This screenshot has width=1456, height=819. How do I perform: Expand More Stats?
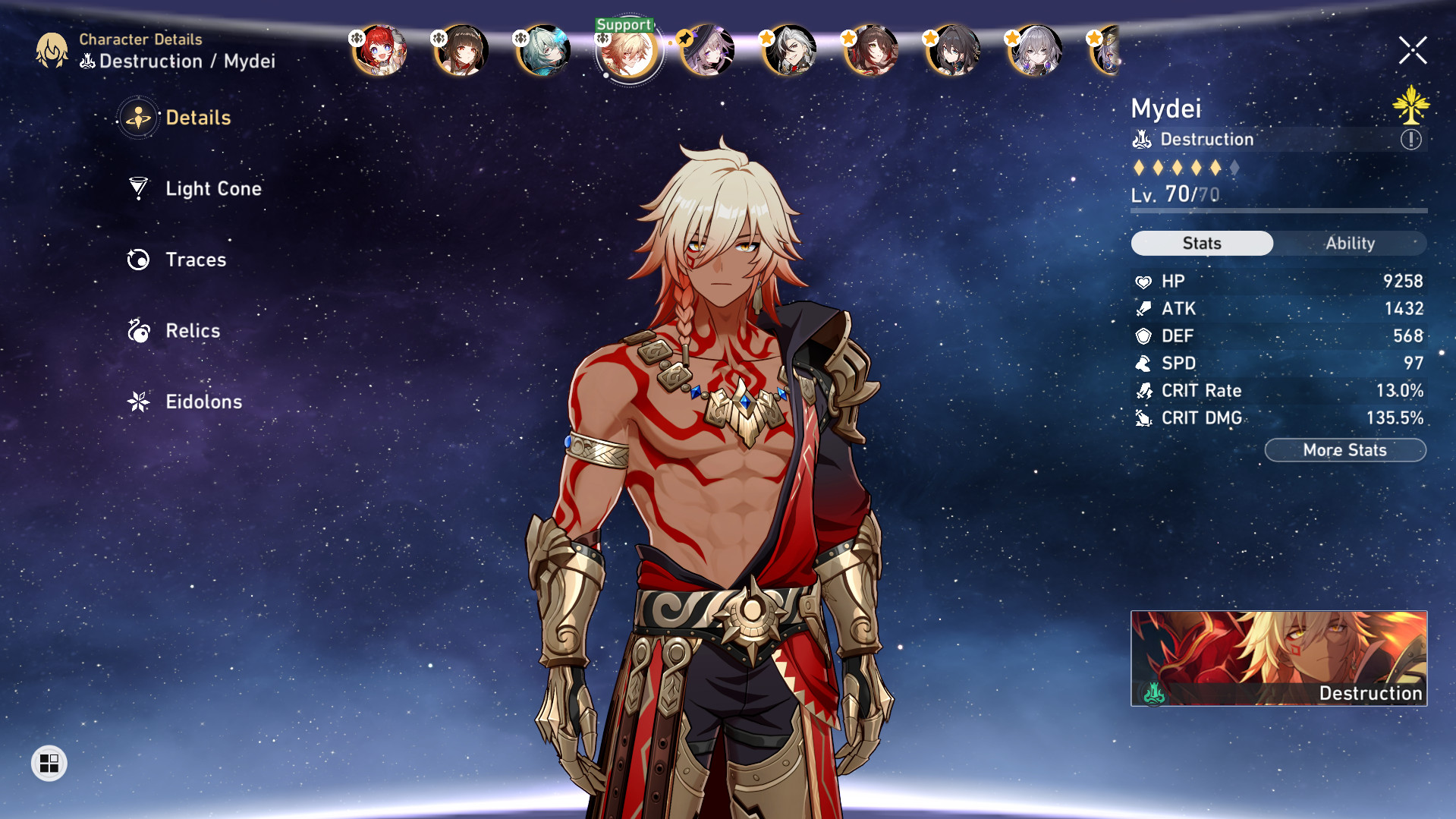point(1344,449)
